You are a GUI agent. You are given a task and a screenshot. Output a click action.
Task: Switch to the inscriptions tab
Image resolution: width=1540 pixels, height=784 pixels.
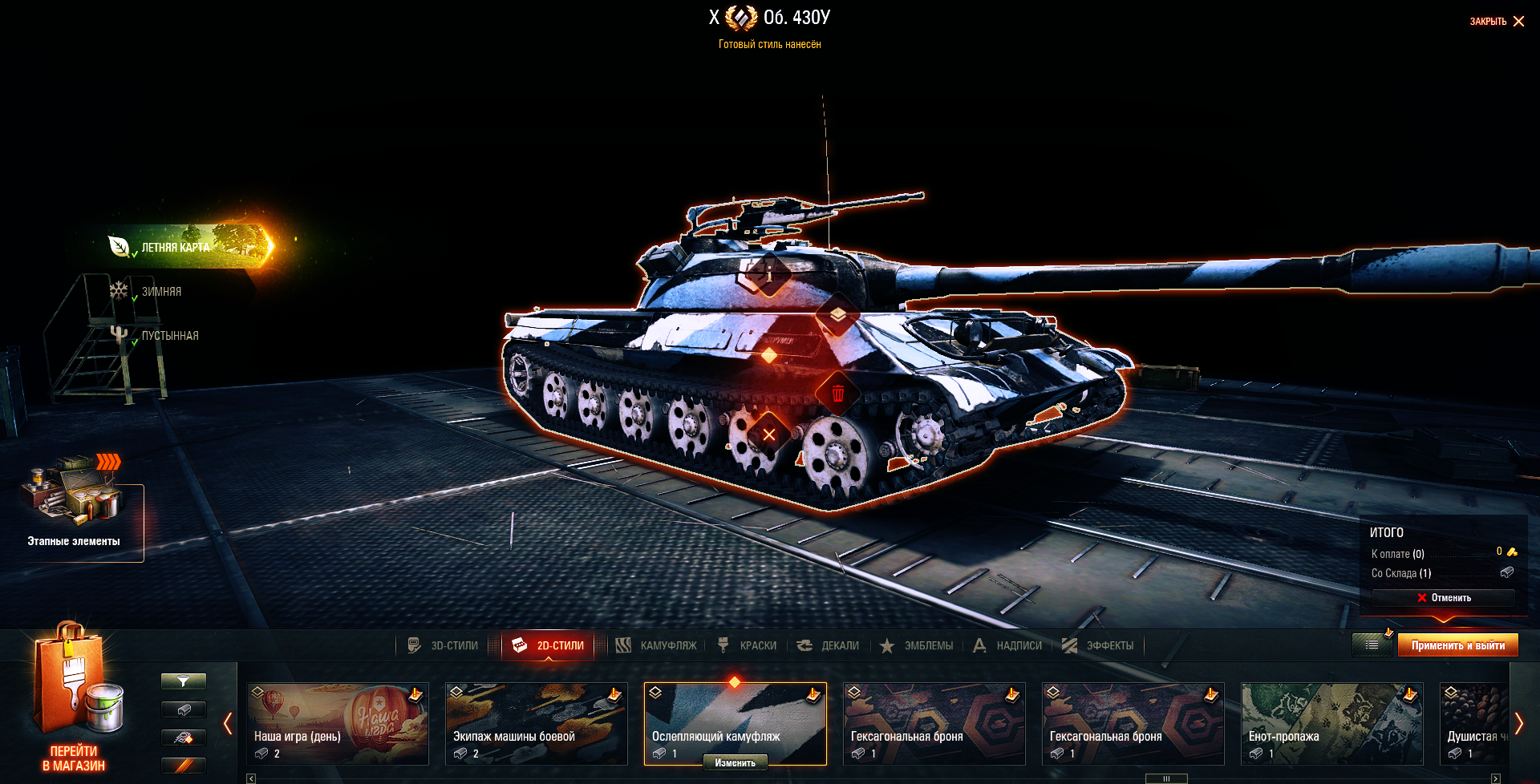pyautogui.click(x=1007, y=645)
